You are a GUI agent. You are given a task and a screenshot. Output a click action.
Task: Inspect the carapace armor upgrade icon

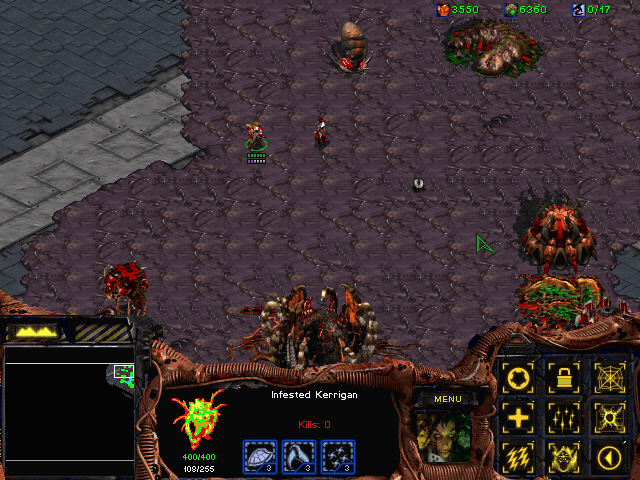[x=259, y=456]
